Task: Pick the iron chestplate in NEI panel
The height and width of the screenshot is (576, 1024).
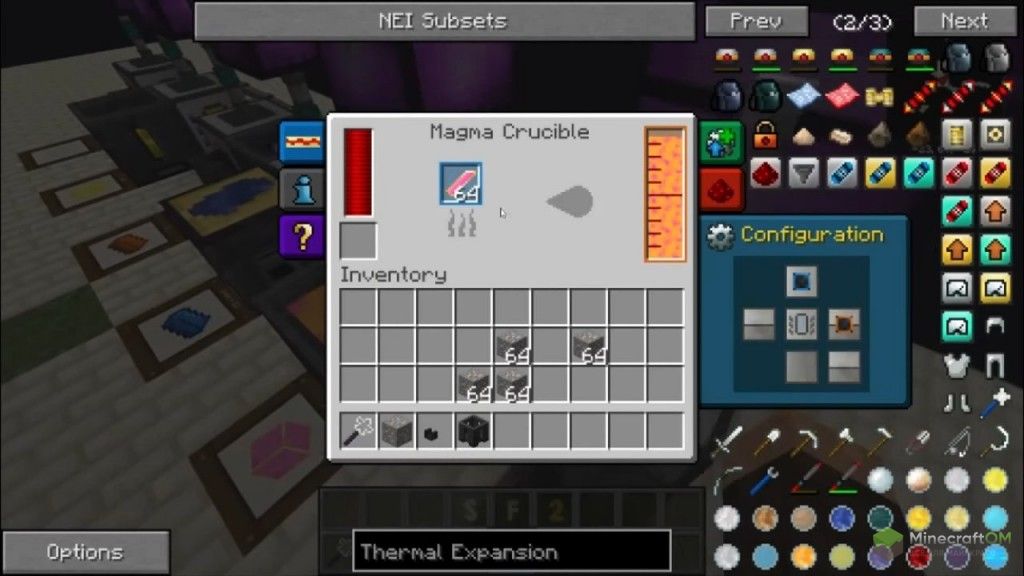Action: click(958, 366)
